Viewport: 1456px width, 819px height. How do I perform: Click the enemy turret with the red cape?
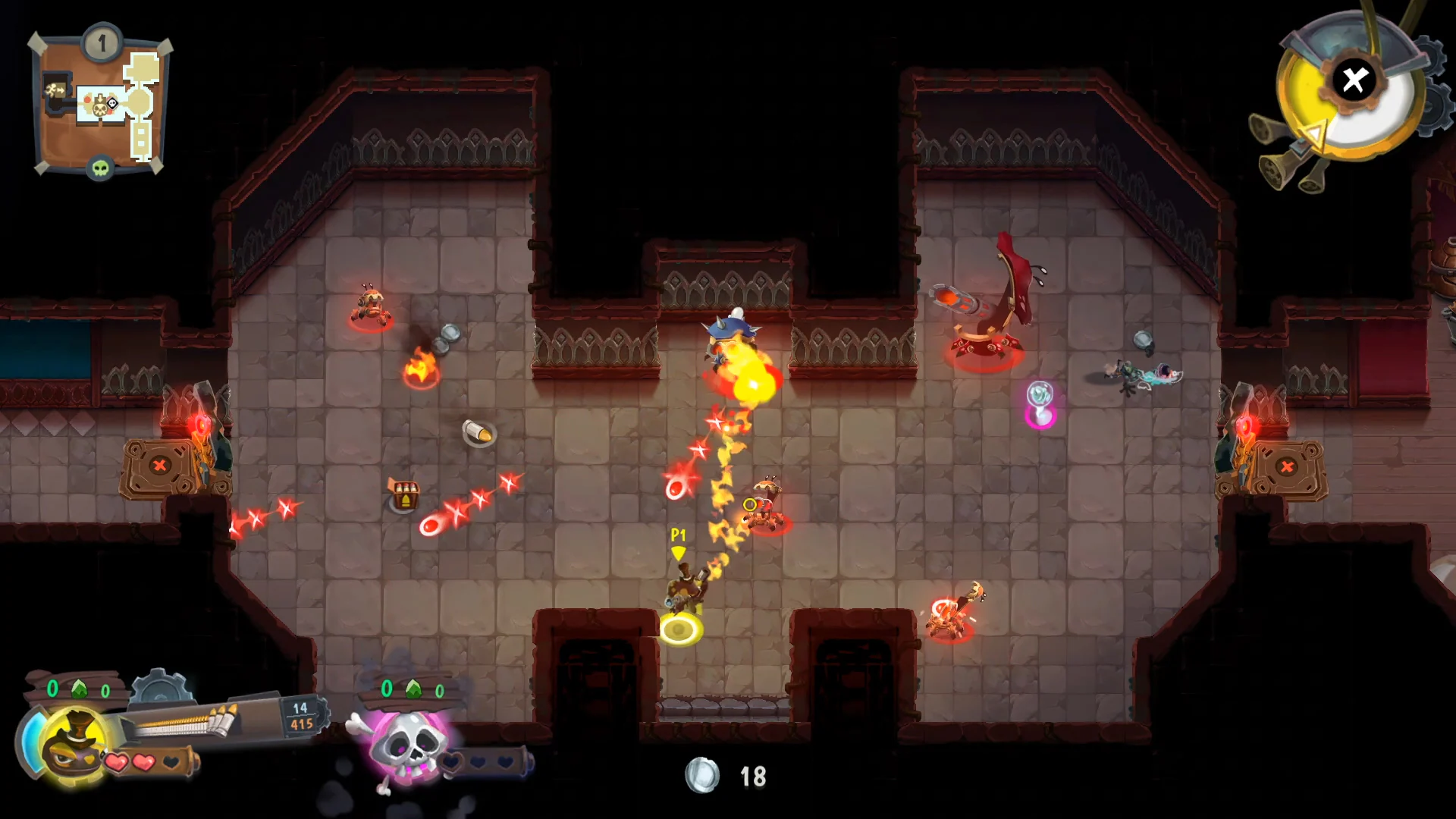(986, 303)
